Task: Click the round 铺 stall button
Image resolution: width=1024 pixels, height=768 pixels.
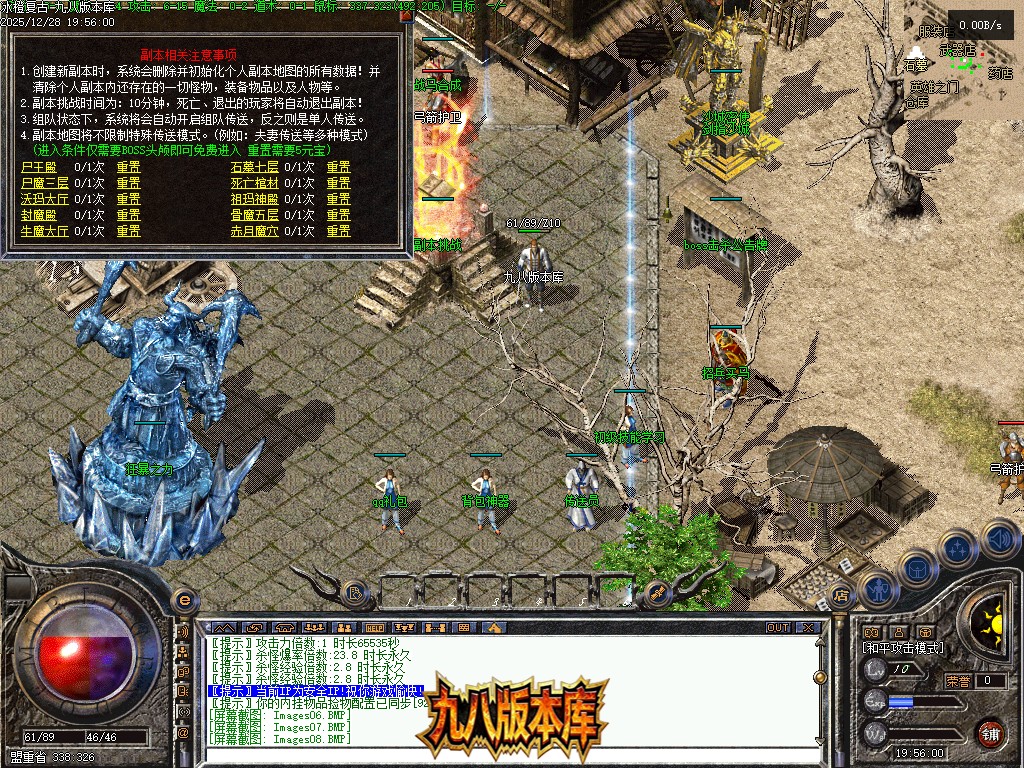Action: [x=989, y=733]
